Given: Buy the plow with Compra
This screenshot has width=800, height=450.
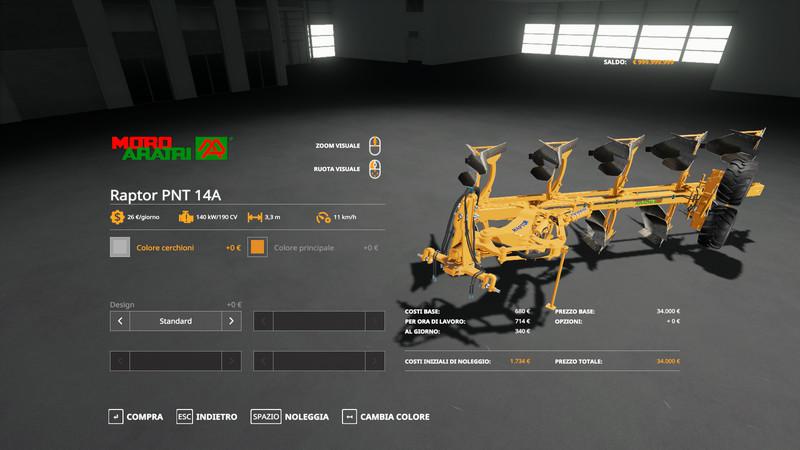Looking at the screenshot, I should coord(136,416).
